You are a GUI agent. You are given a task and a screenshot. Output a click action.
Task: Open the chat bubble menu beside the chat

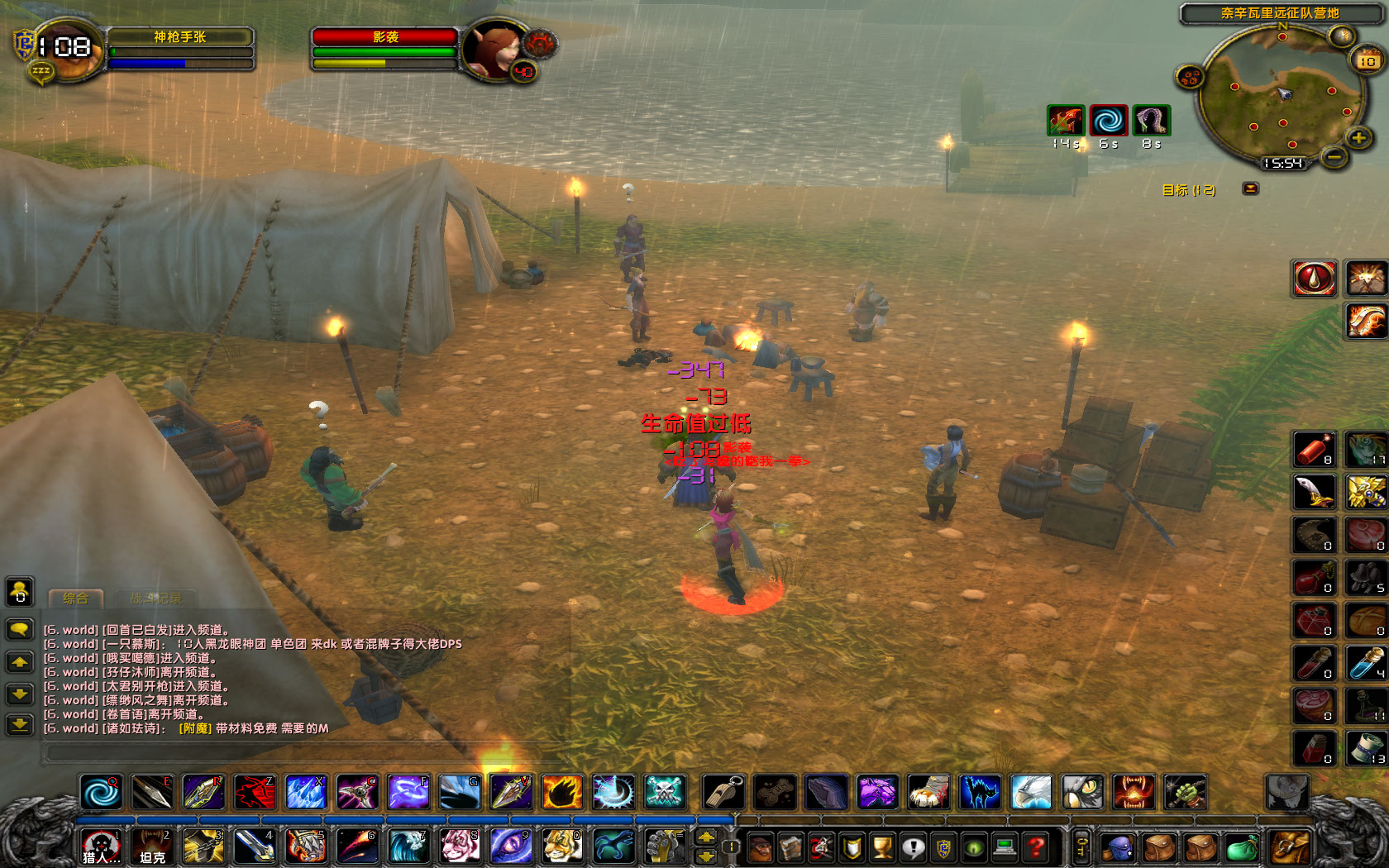pyautogui.click(x=19, y=629)
